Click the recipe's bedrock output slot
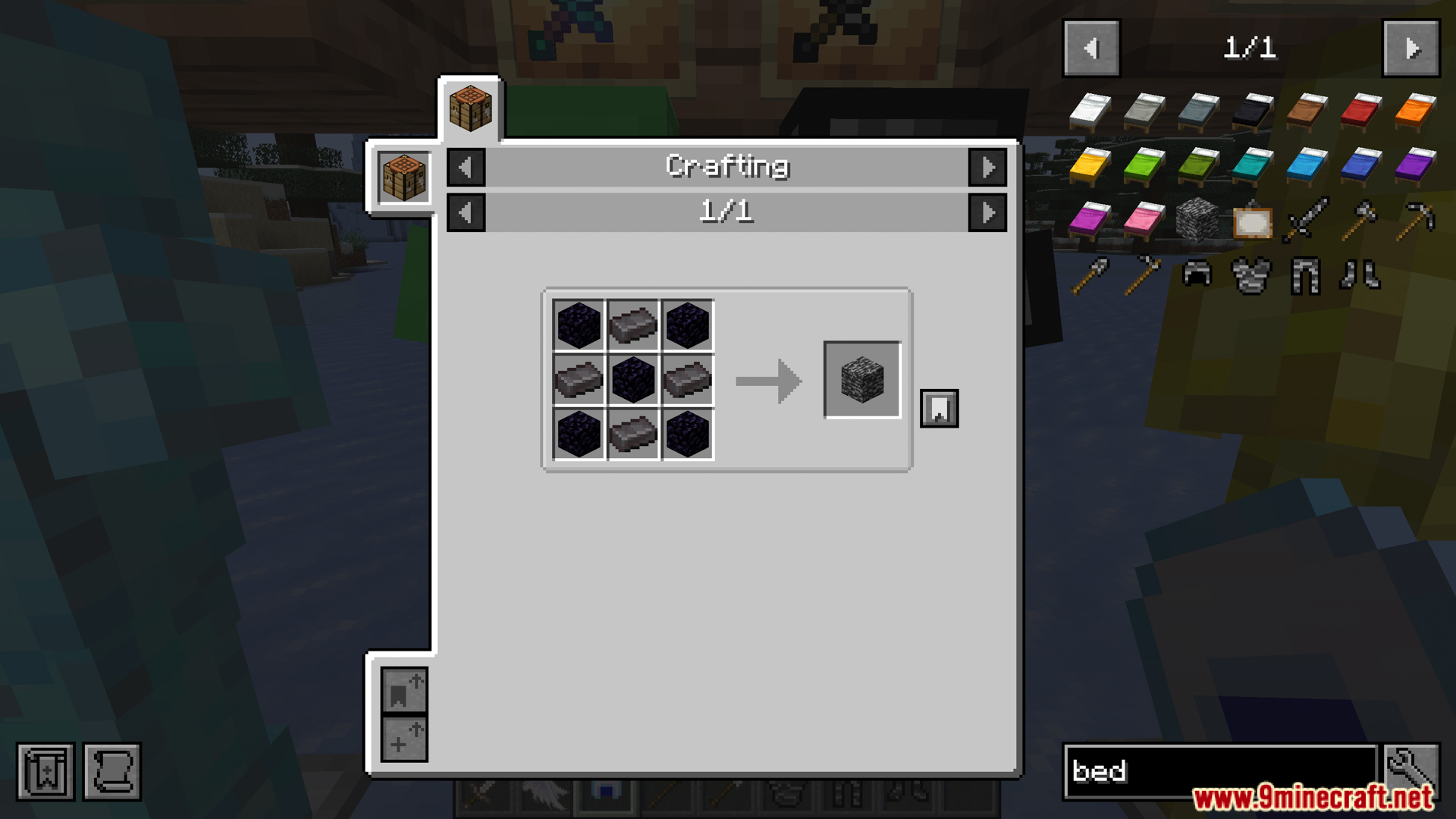This screenshot has width=1456, height=819. click(862, 379)
